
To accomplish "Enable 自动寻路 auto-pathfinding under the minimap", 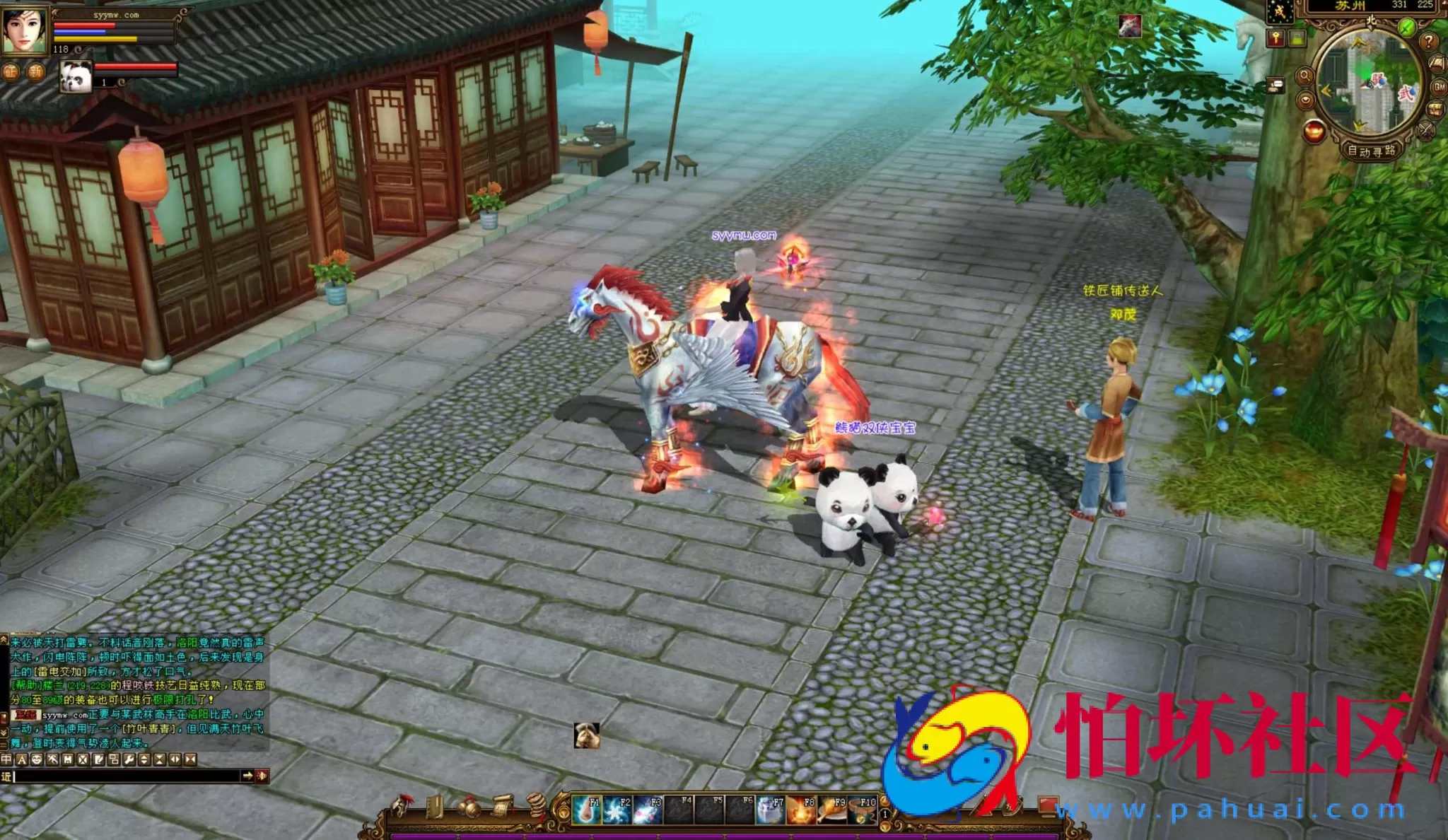I will tap(1372, 150).
